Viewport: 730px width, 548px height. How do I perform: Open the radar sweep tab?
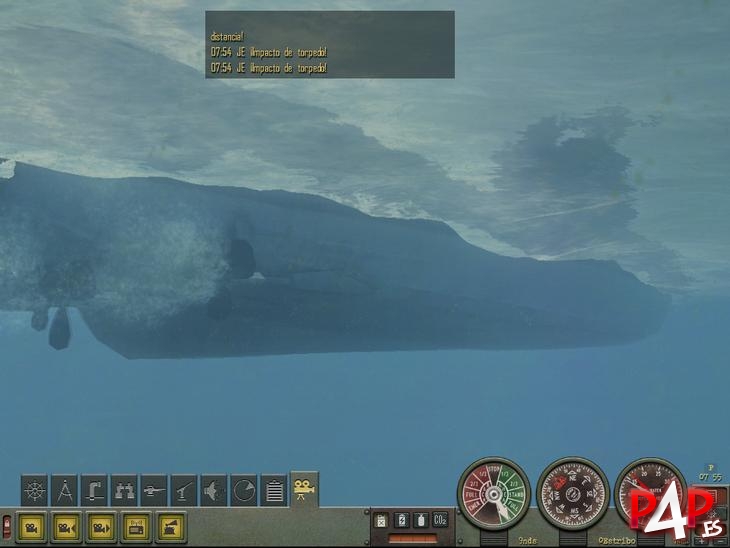pyautogui.click(x=244, y=490)
